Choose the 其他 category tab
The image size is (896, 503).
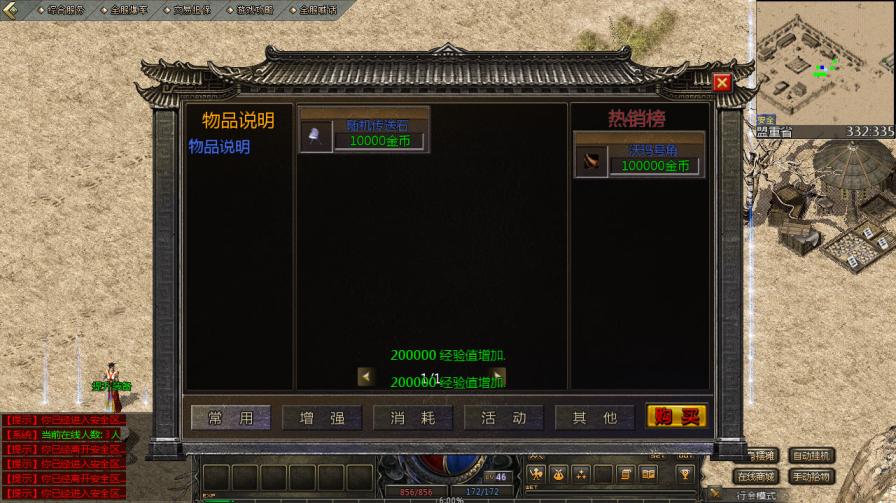point(594,418)
